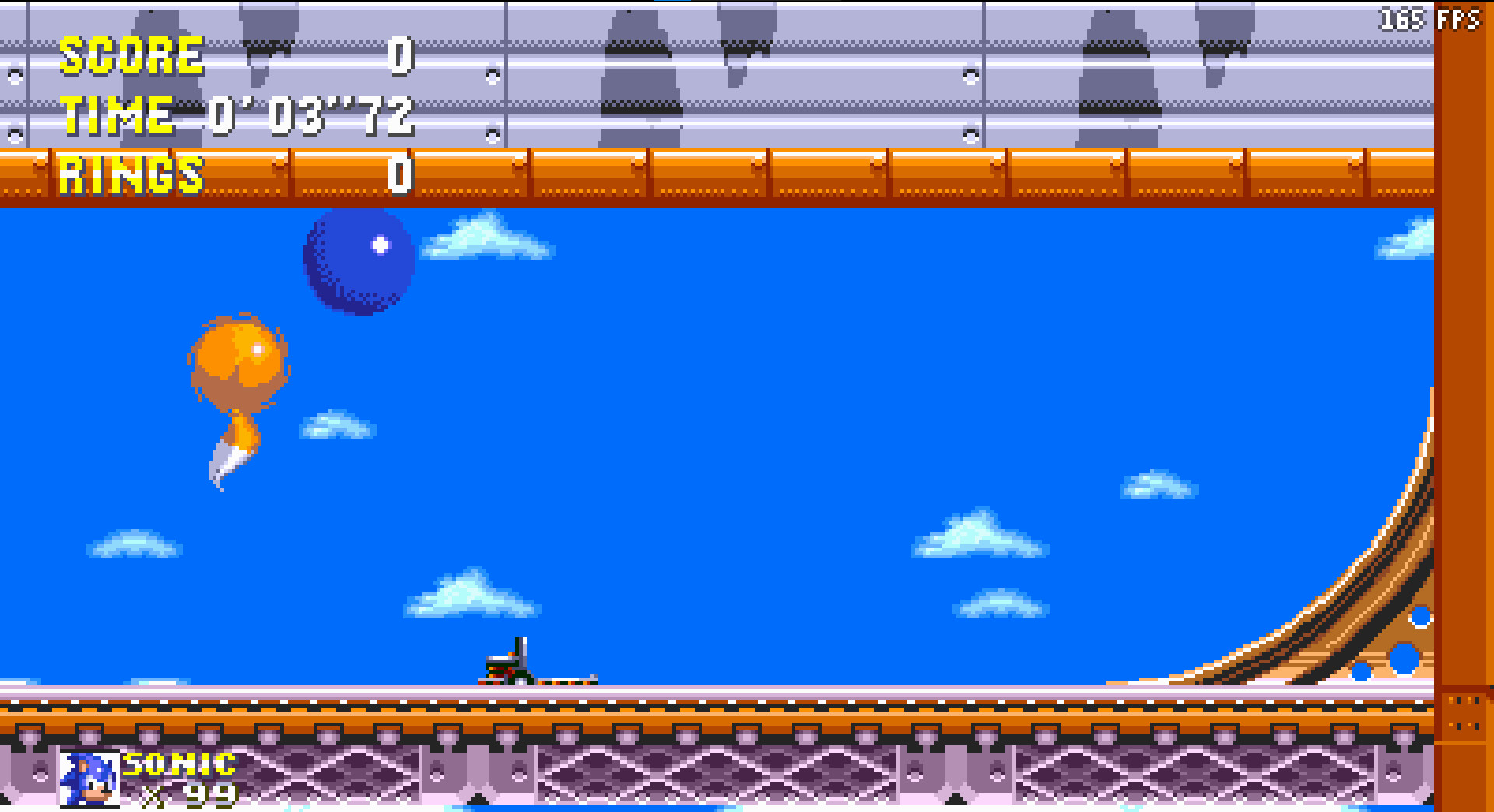
Task: Click the yellow TIME label
Action: point(115,114)
